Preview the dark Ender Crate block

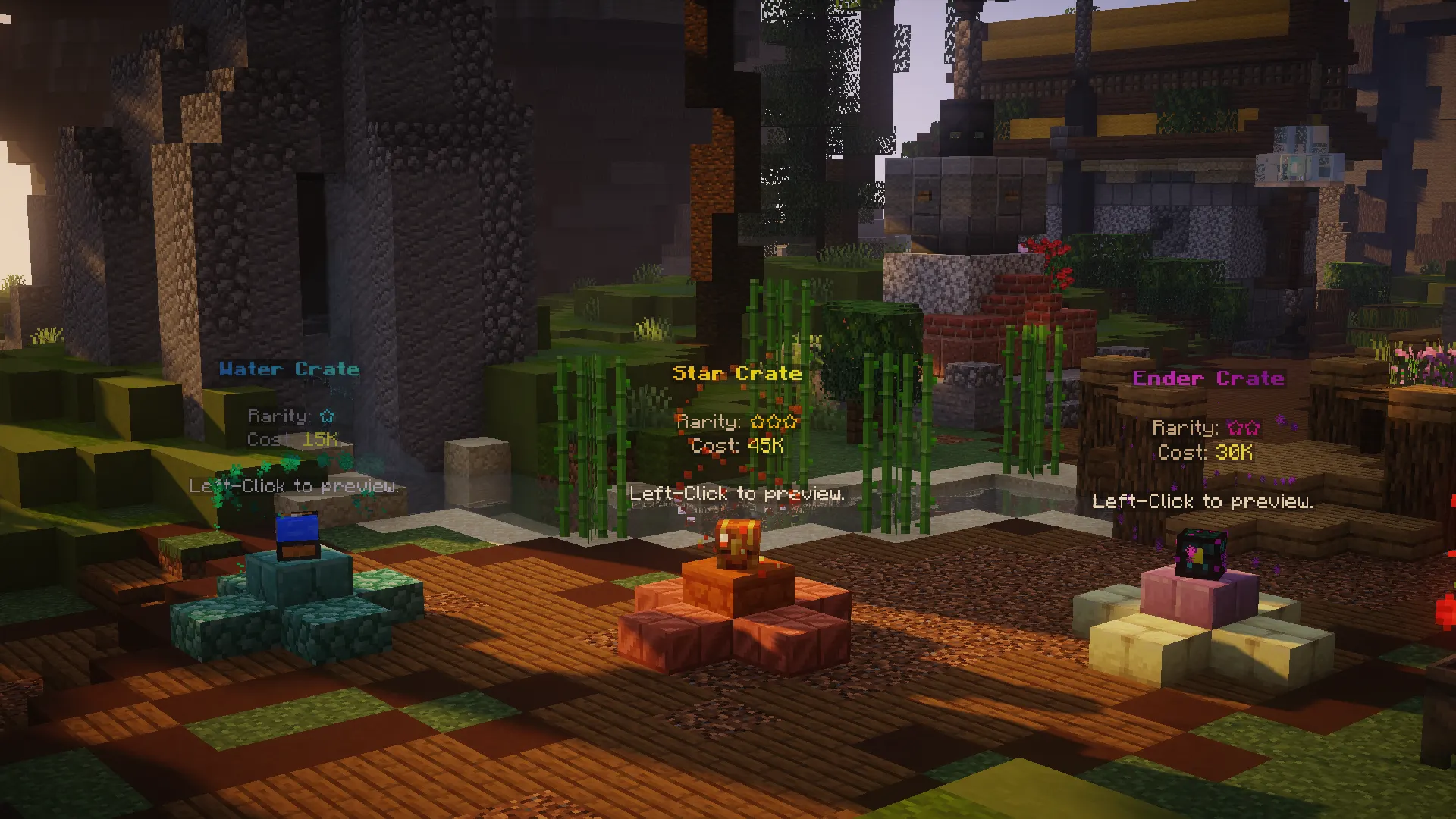point(1200,554)
